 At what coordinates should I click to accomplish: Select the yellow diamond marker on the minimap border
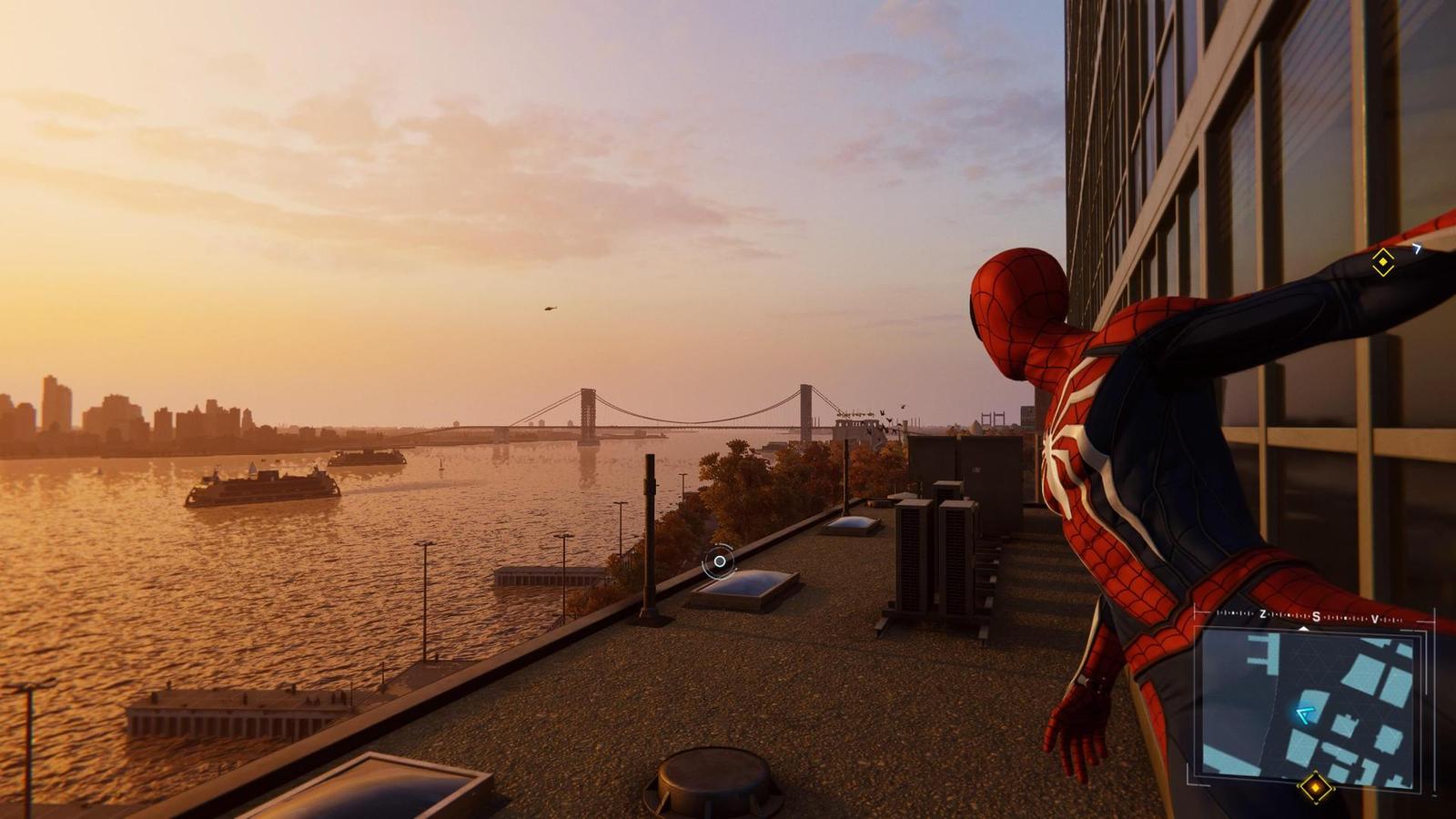(x=1315, y=787)
